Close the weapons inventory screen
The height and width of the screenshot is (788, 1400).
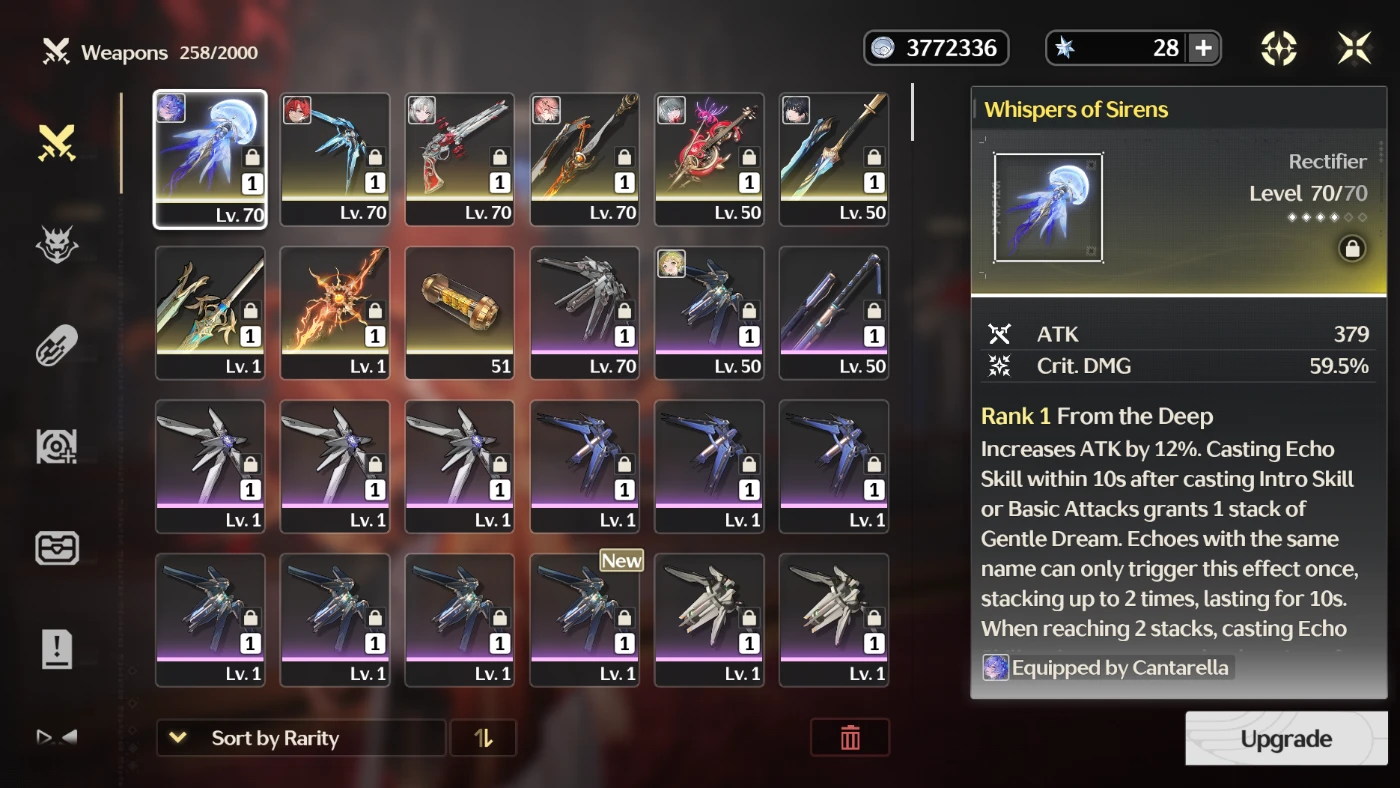pos(1355,48)
